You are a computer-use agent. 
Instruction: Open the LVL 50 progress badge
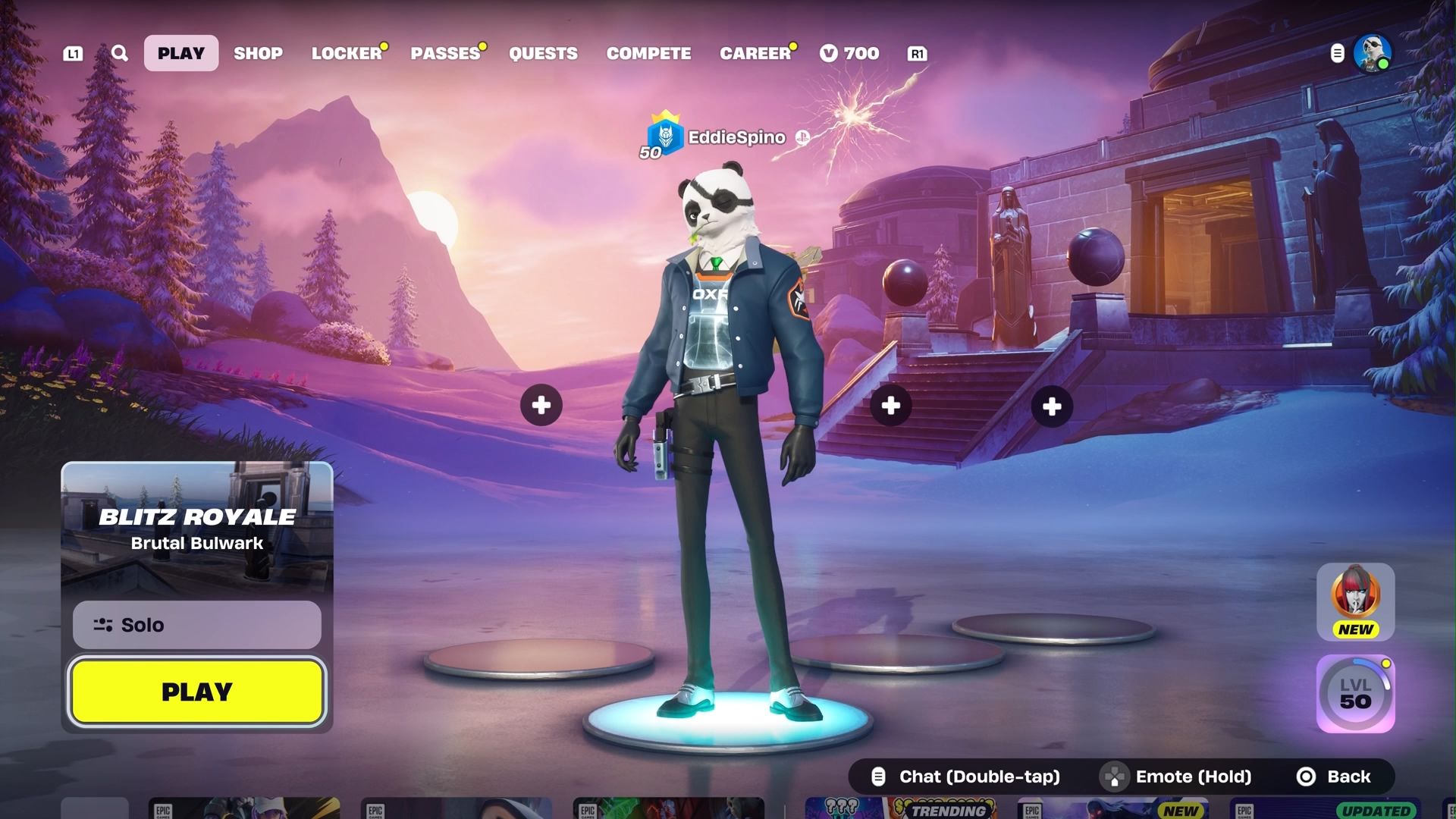1355,694
